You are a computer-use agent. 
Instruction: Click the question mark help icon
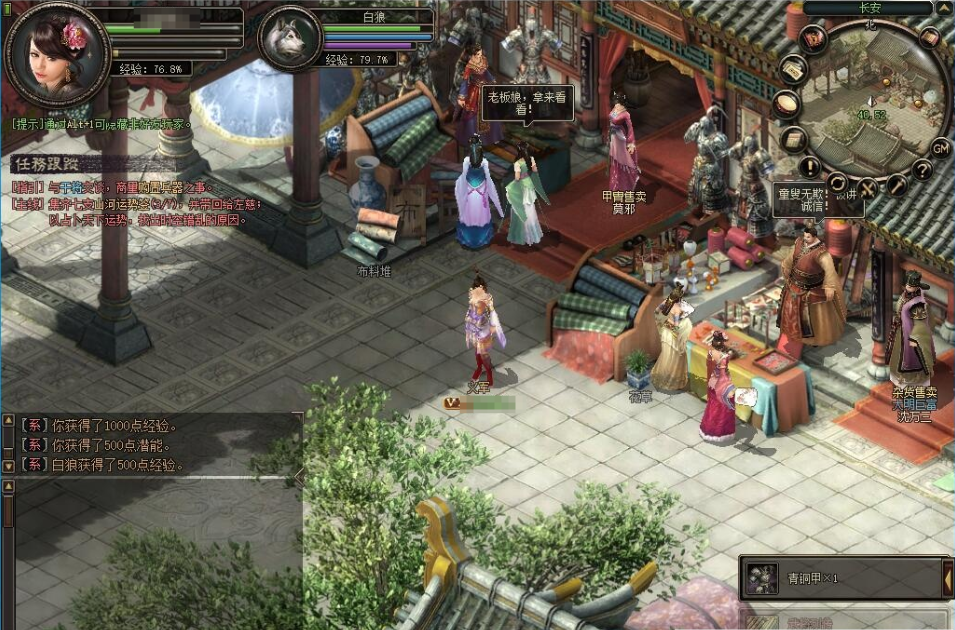[922, 169]
